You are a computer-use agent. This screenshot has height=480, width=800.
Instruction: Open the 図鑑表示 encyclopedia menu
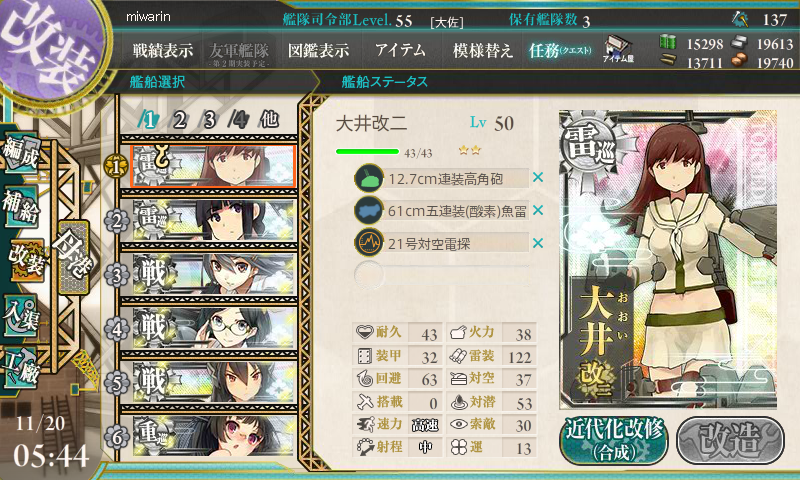(318, 50)
